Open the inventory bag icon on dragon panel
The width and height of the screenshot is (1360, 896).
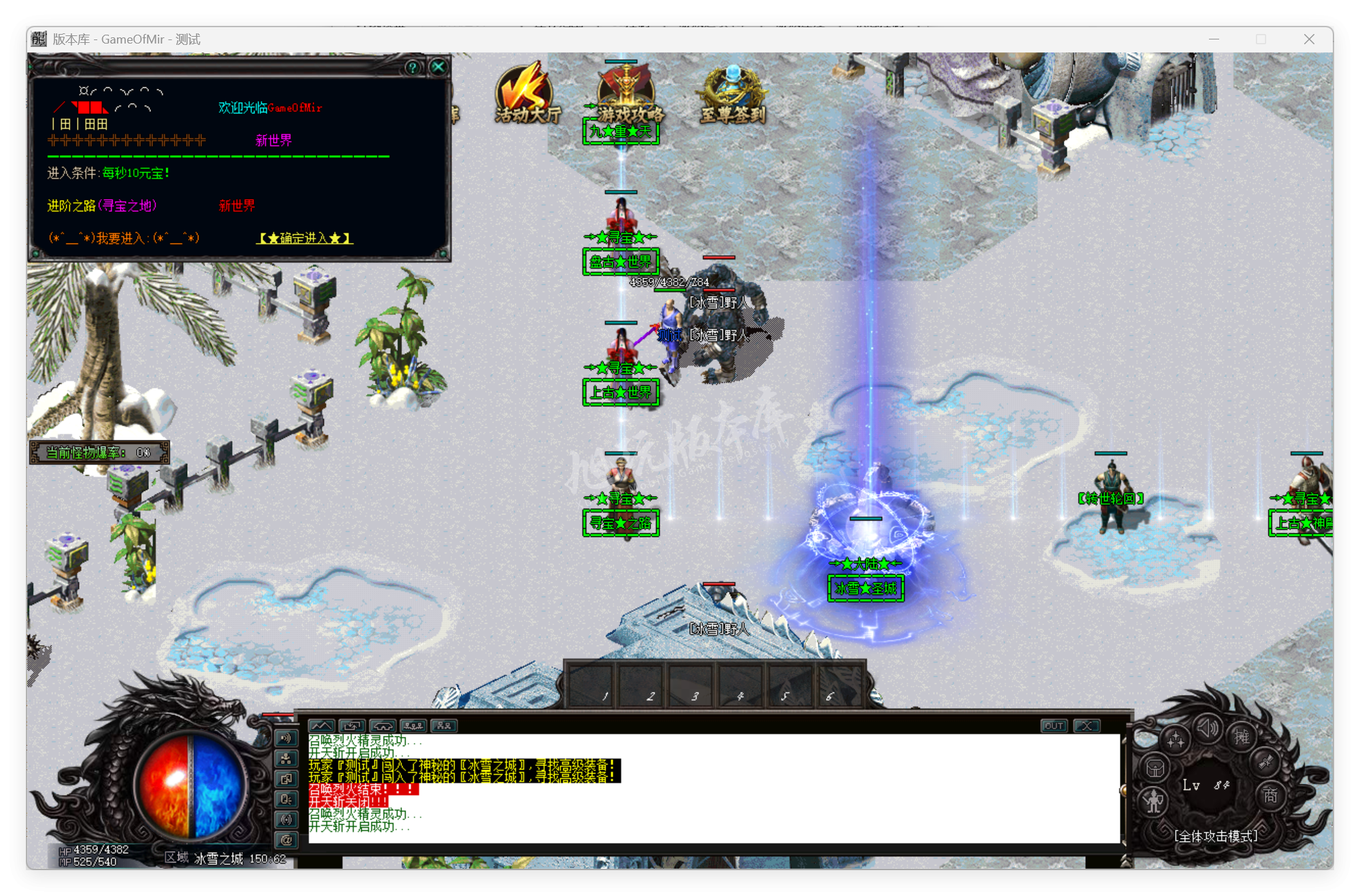click(x=1155, y=768)
